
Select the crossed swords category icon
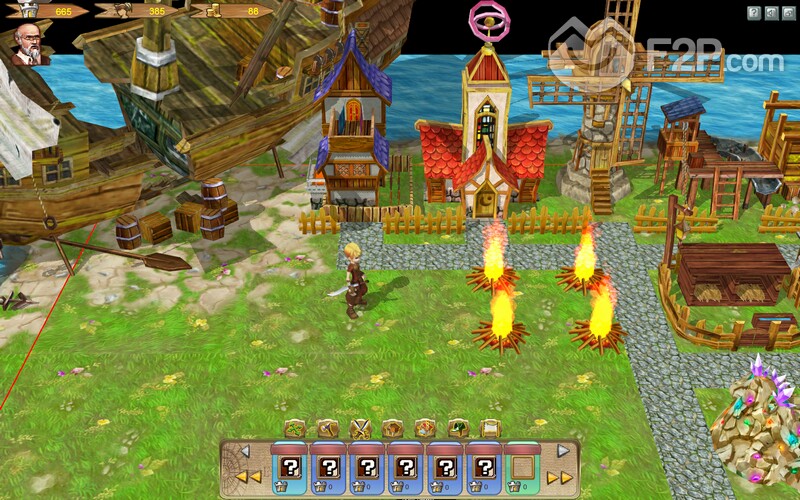(360, 428)
